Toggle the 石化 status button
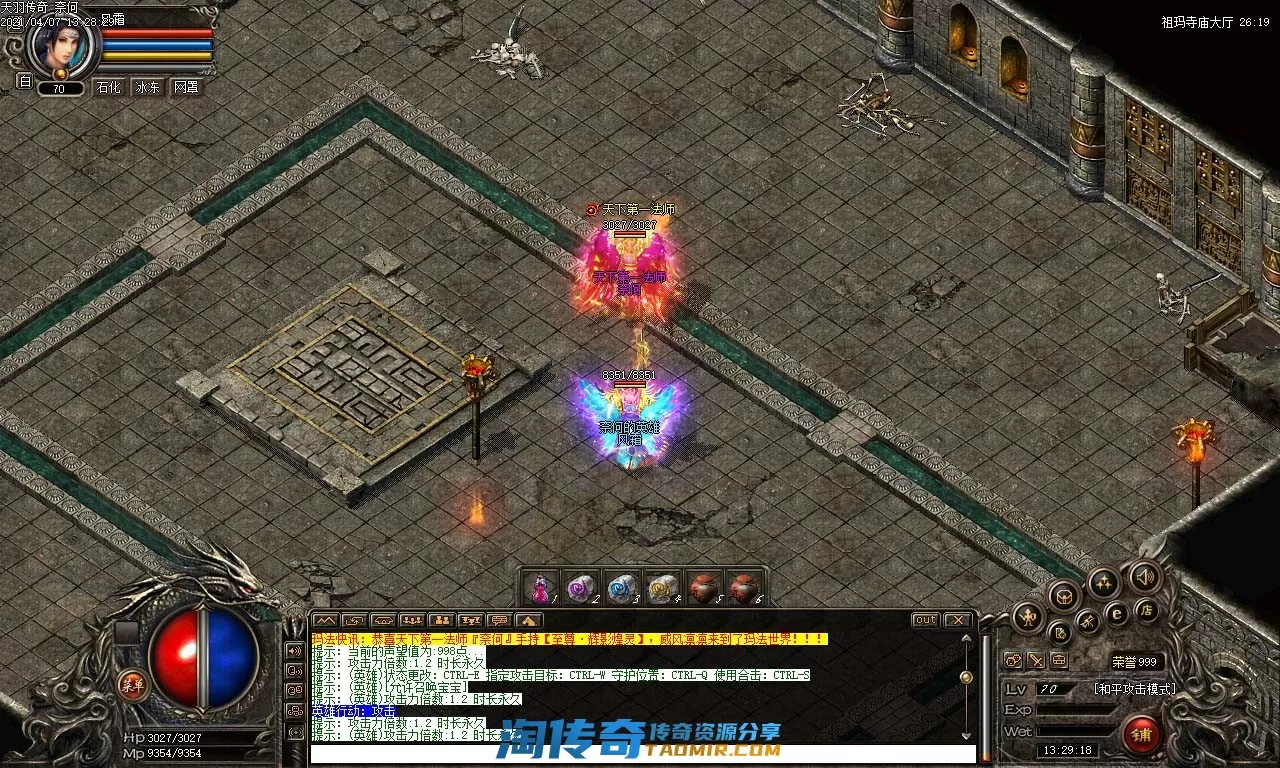This screenshot has width=1280, height=768. (x=108, y=87)
